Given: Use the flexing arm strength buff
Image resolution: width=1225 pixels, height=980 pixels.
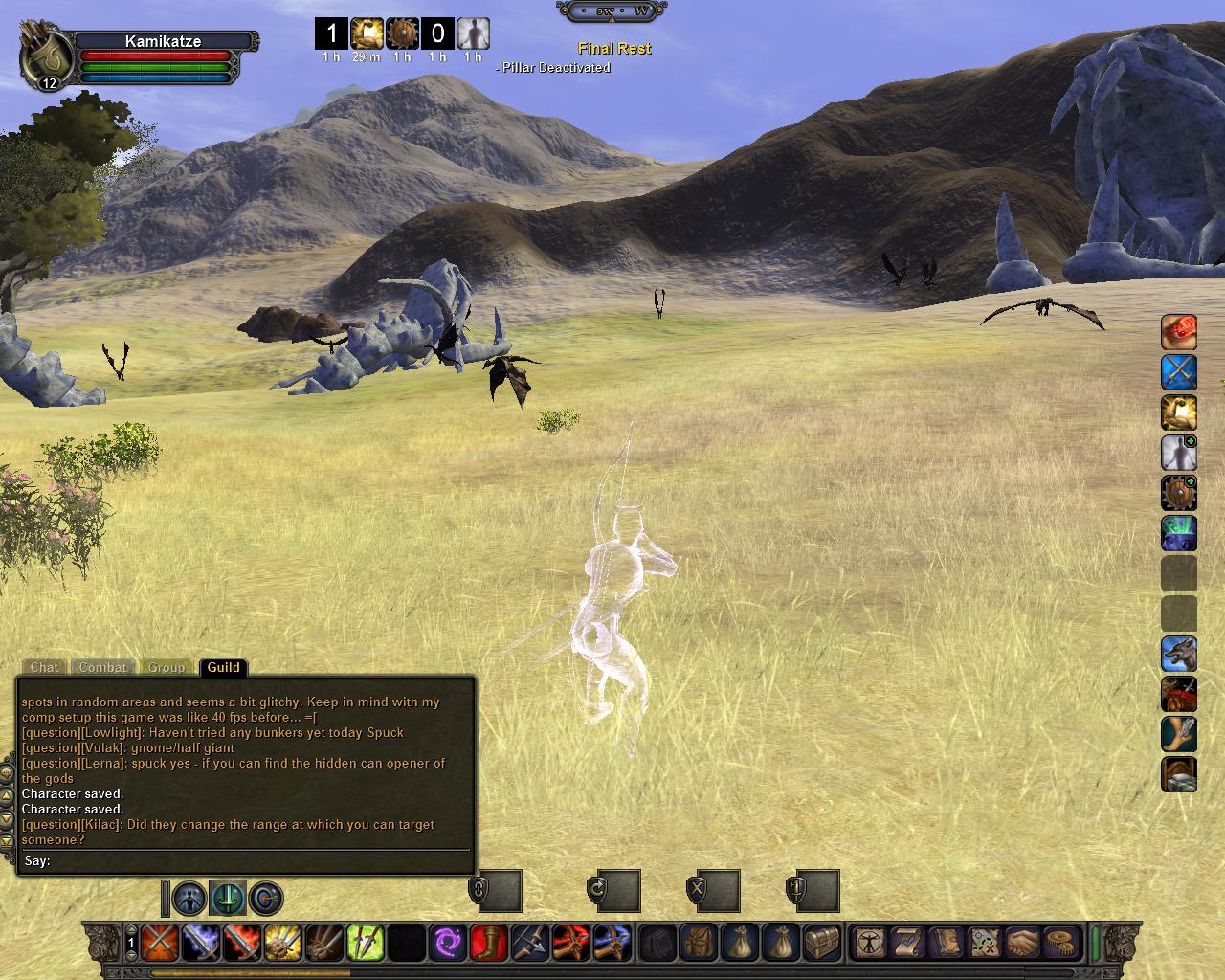Looking at the screenshot, I should [x=1179, y=412].
